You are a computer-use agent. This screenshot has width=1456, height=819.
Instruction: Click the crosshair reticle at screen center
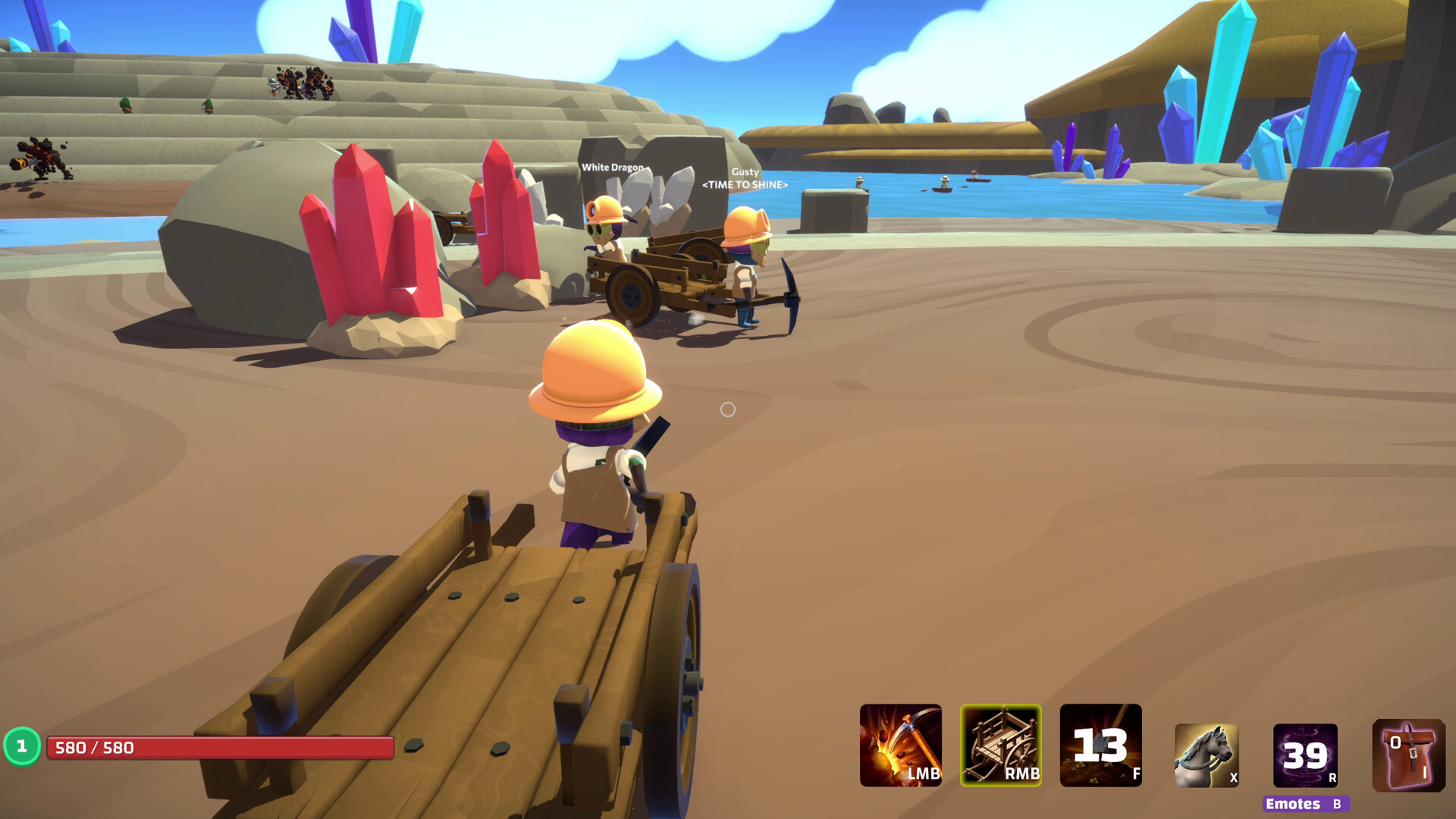[x=729, y=409]
